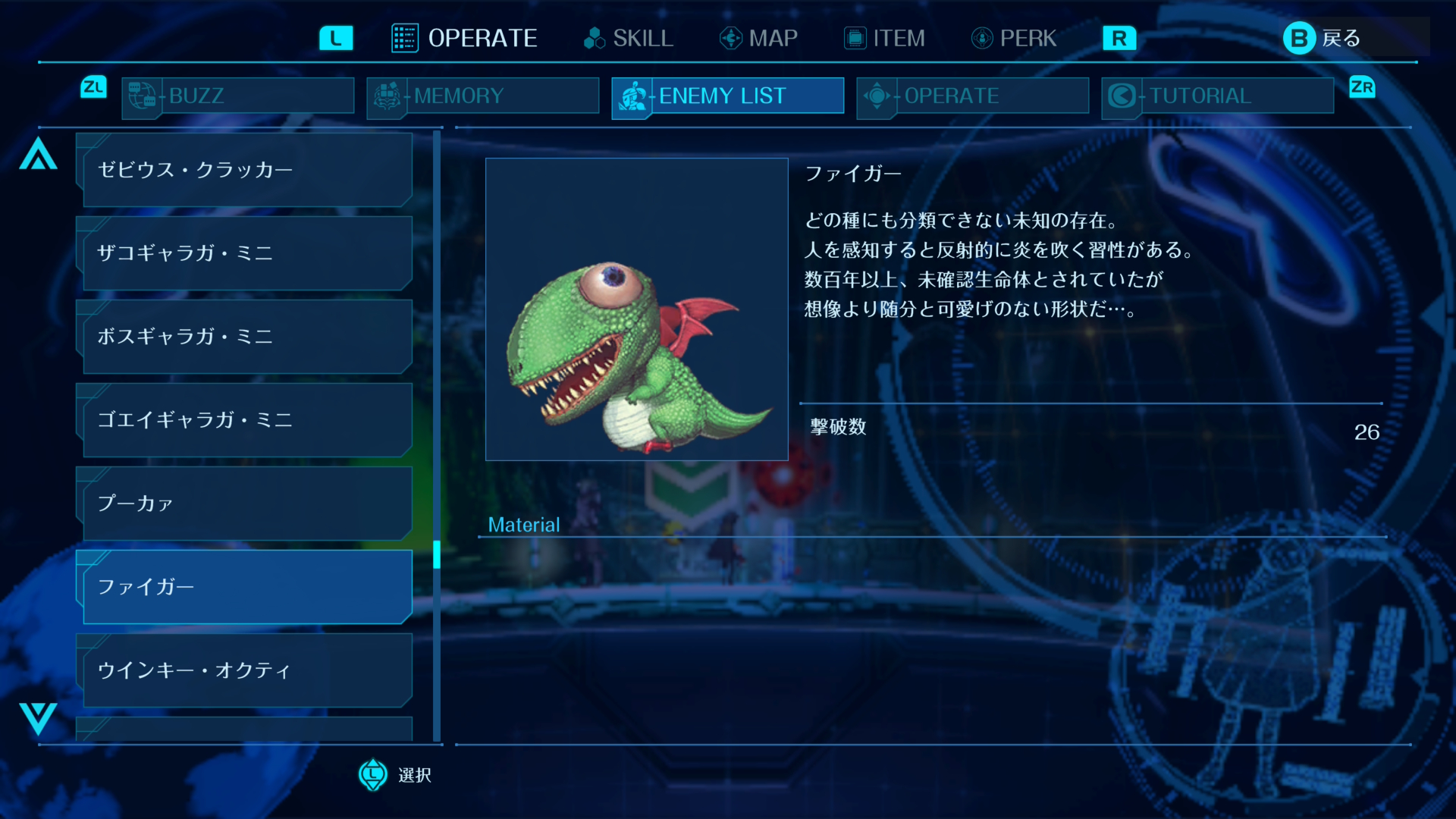Select the ボスギャラガ・ミニ list entry
The width and height of the screenshot is (1456, 819).
244,337
